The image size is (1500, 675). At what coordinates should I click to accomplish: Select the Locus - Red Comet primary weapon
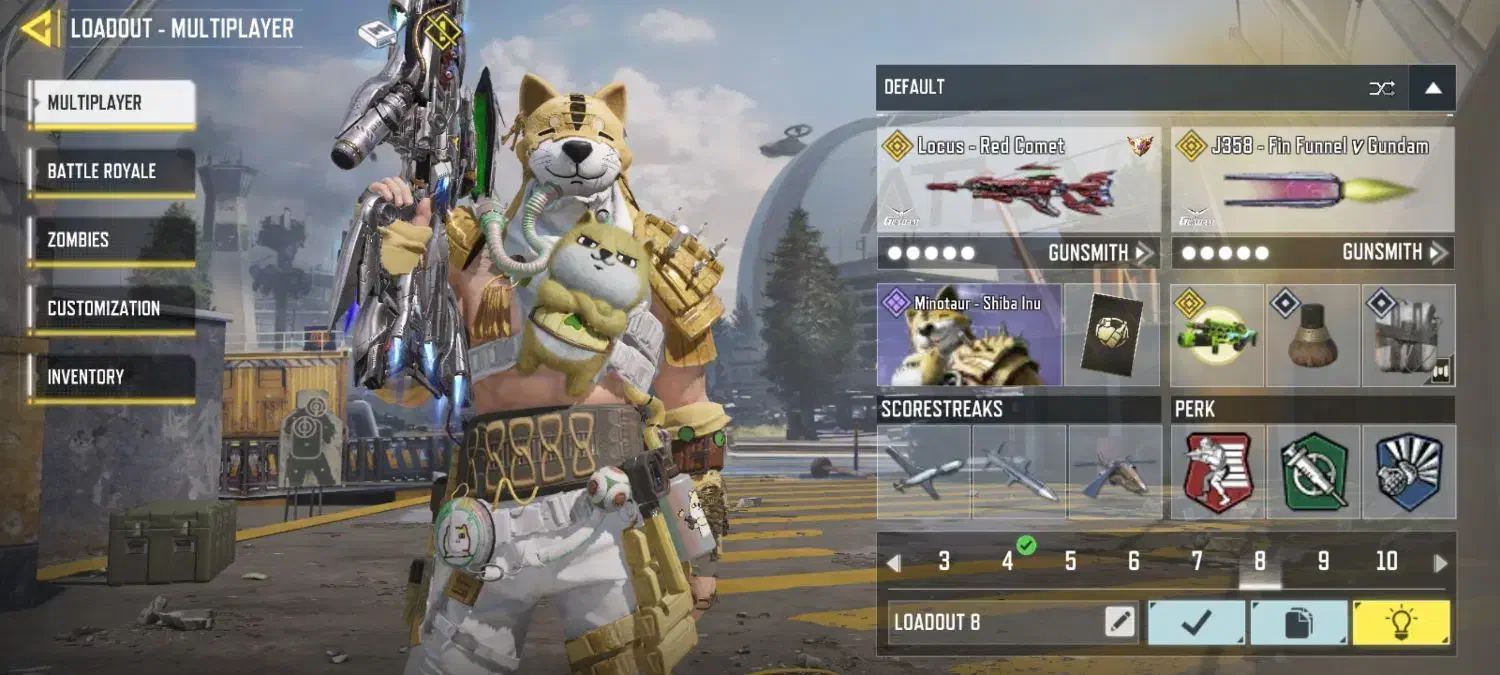(x=1018, y=180)
